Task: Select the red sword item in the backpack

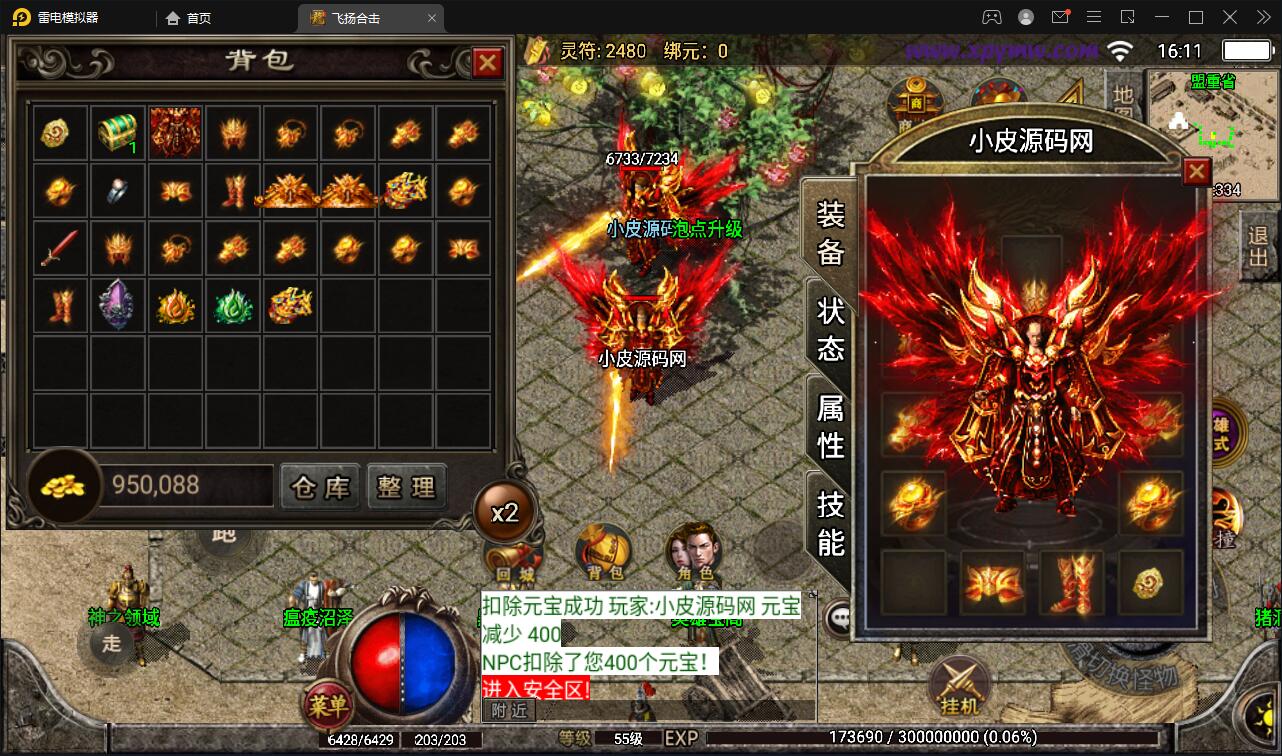Action: tap(59, 245)
